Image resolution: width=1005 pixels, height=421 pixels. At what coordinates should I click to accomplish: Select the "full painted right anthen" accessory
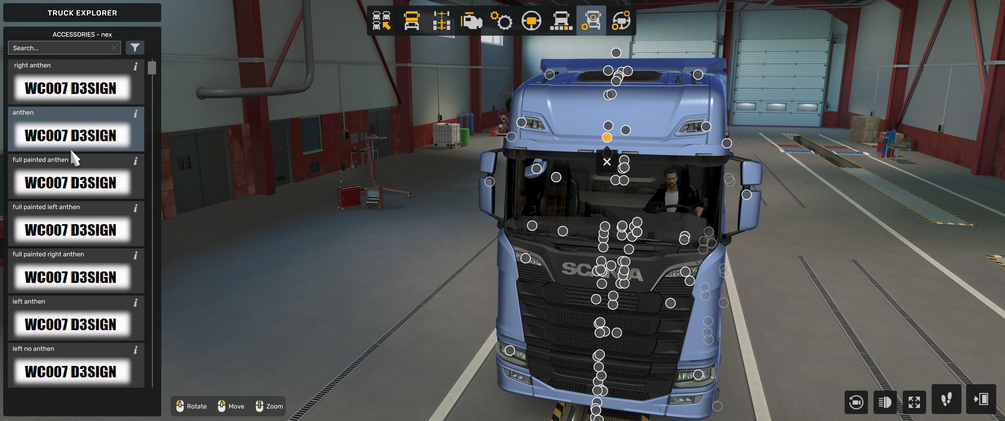tap(71, 276)
